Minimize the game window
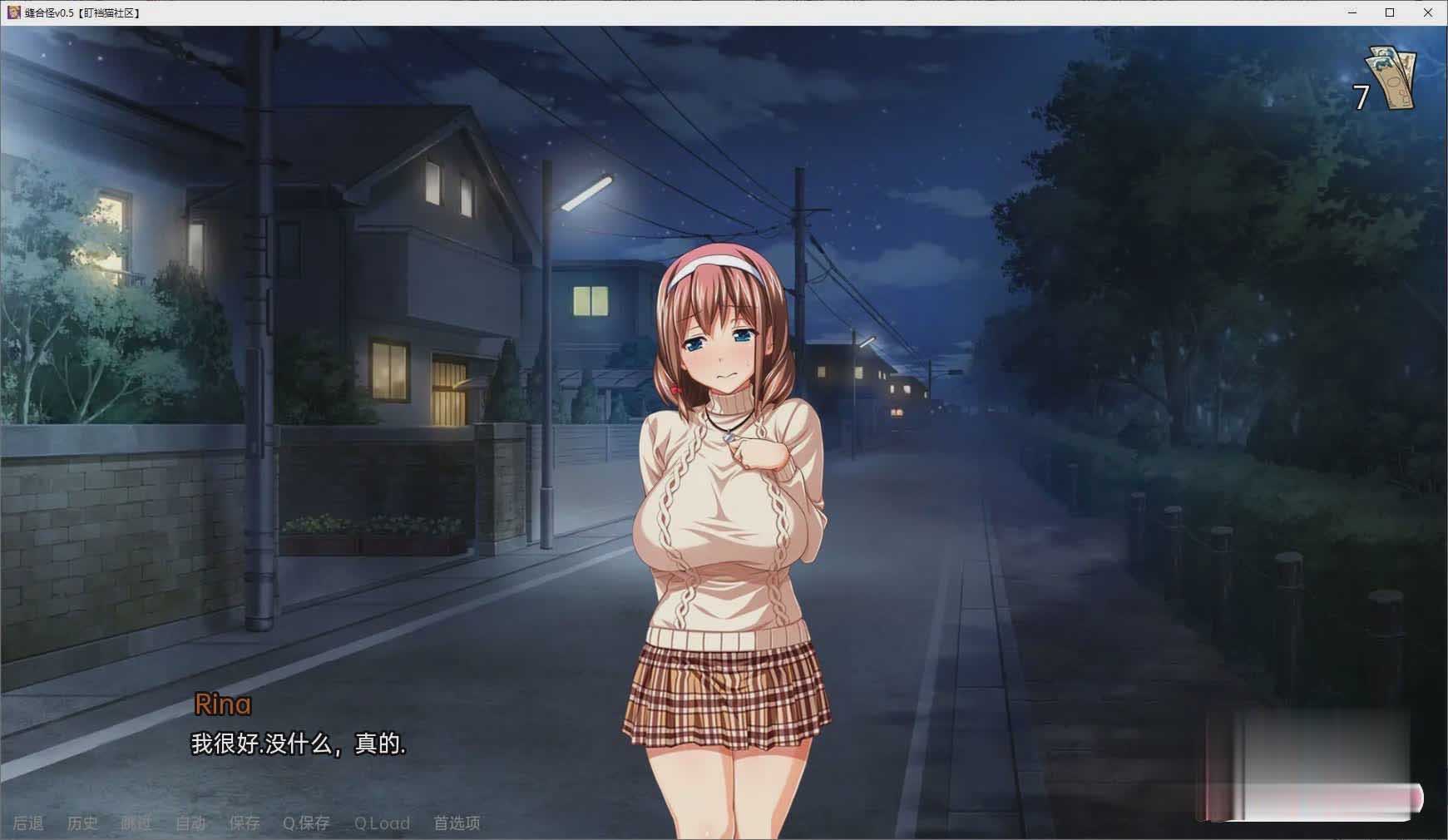The image size is (1448, 840). click(1352, 13)
